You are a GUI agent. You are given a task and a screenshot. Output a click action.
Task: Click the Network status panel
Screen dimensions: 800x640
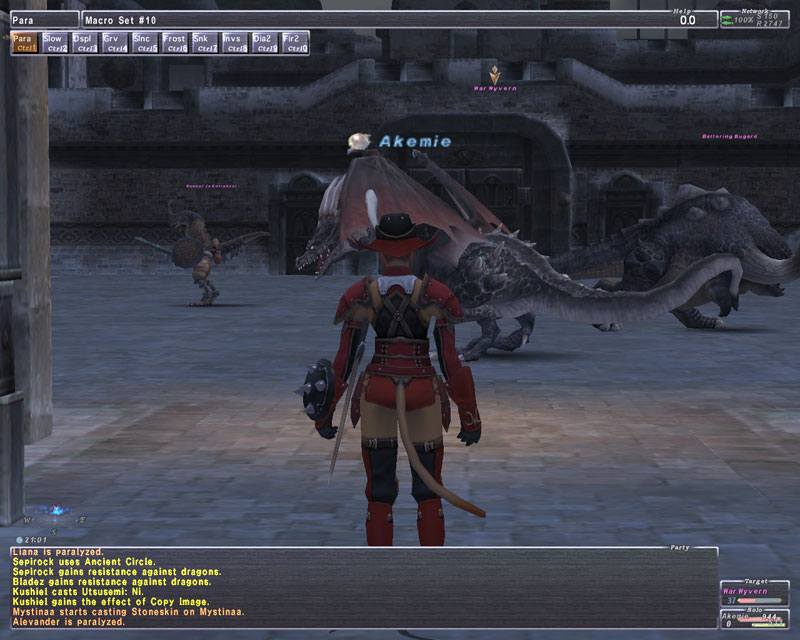(754, 18)
